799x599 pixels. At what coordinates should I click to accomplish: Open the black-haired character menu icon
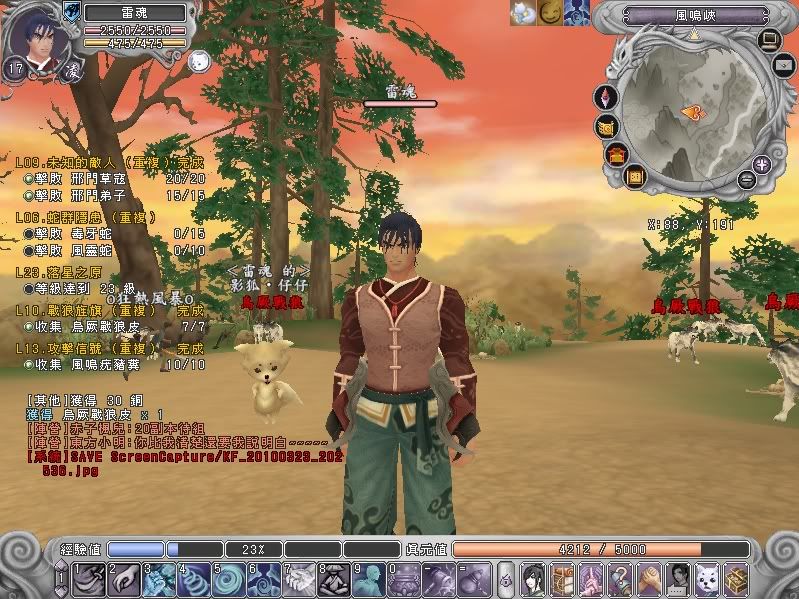pyautogui.click(x=535, y=578)
